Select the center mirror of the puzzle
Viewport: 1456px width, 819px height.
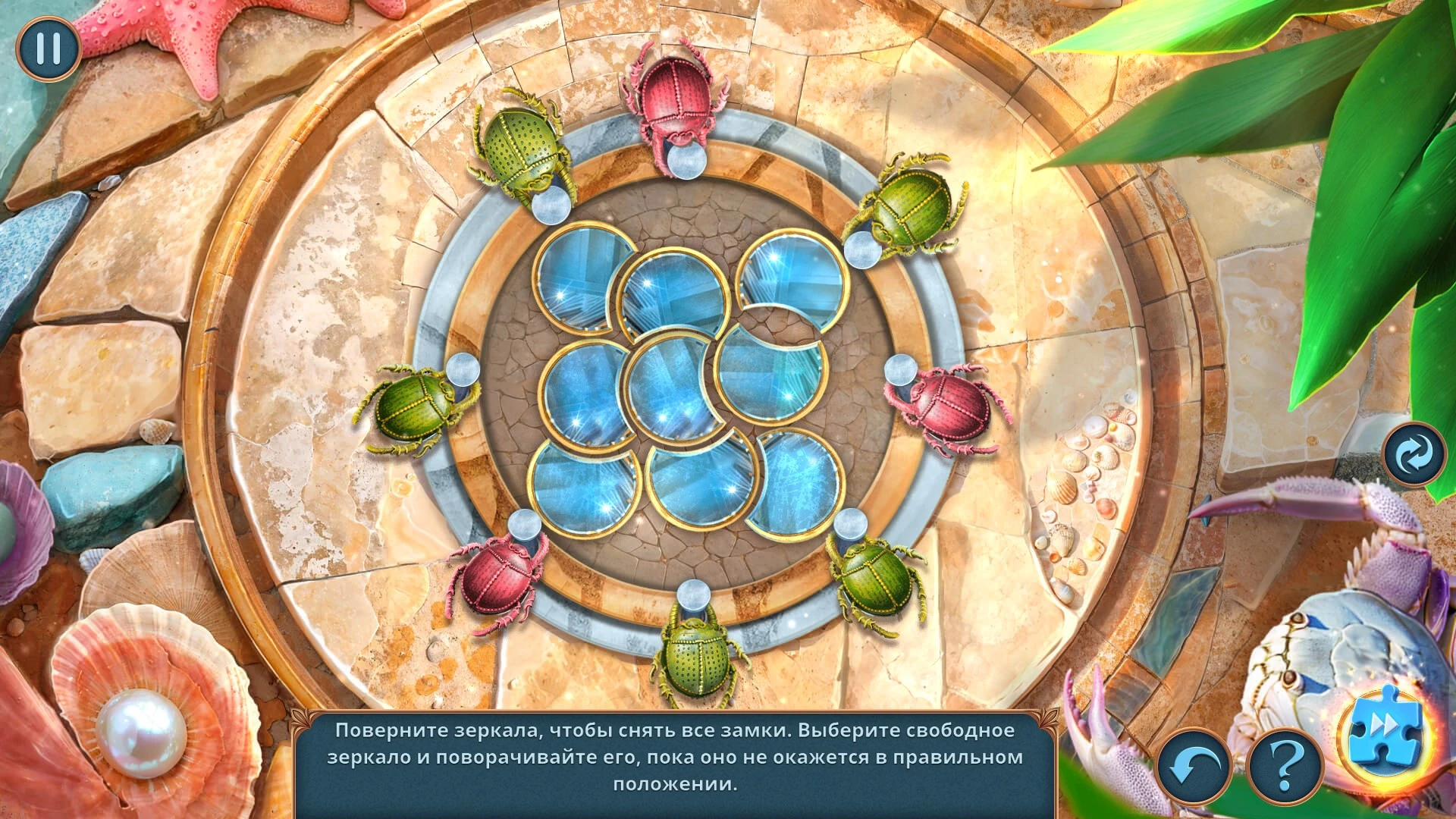click(x=667, y=391)
